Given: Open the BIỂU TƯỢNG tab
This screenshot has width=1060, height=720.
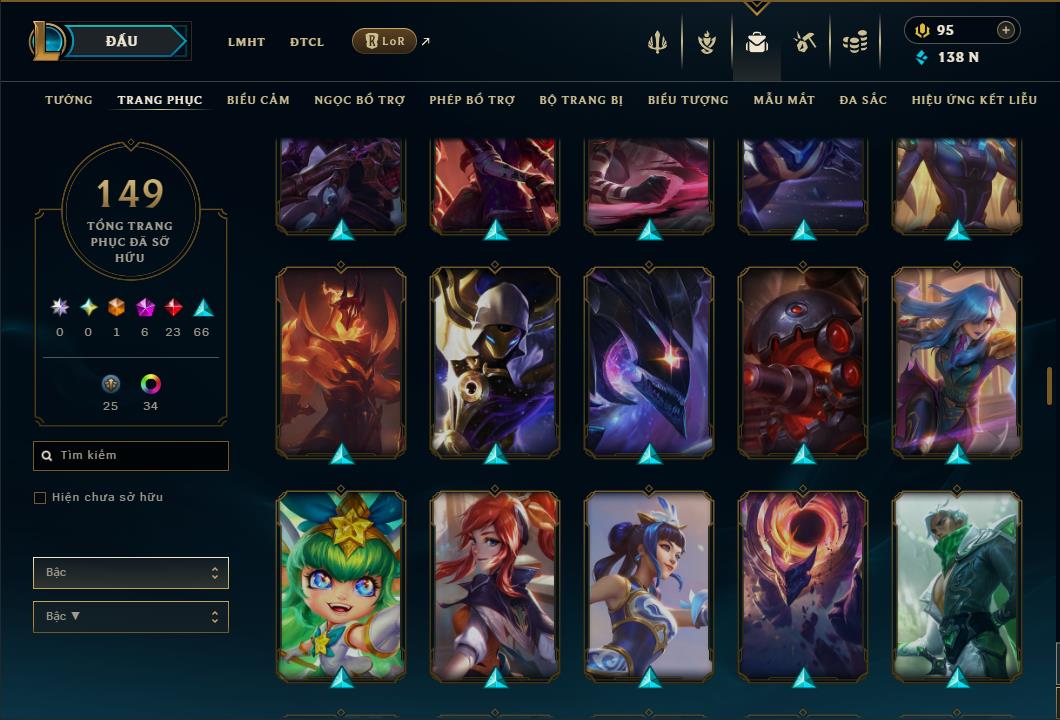Looking at the screenshot, I should pyautogui.click(x=688, y=100).
